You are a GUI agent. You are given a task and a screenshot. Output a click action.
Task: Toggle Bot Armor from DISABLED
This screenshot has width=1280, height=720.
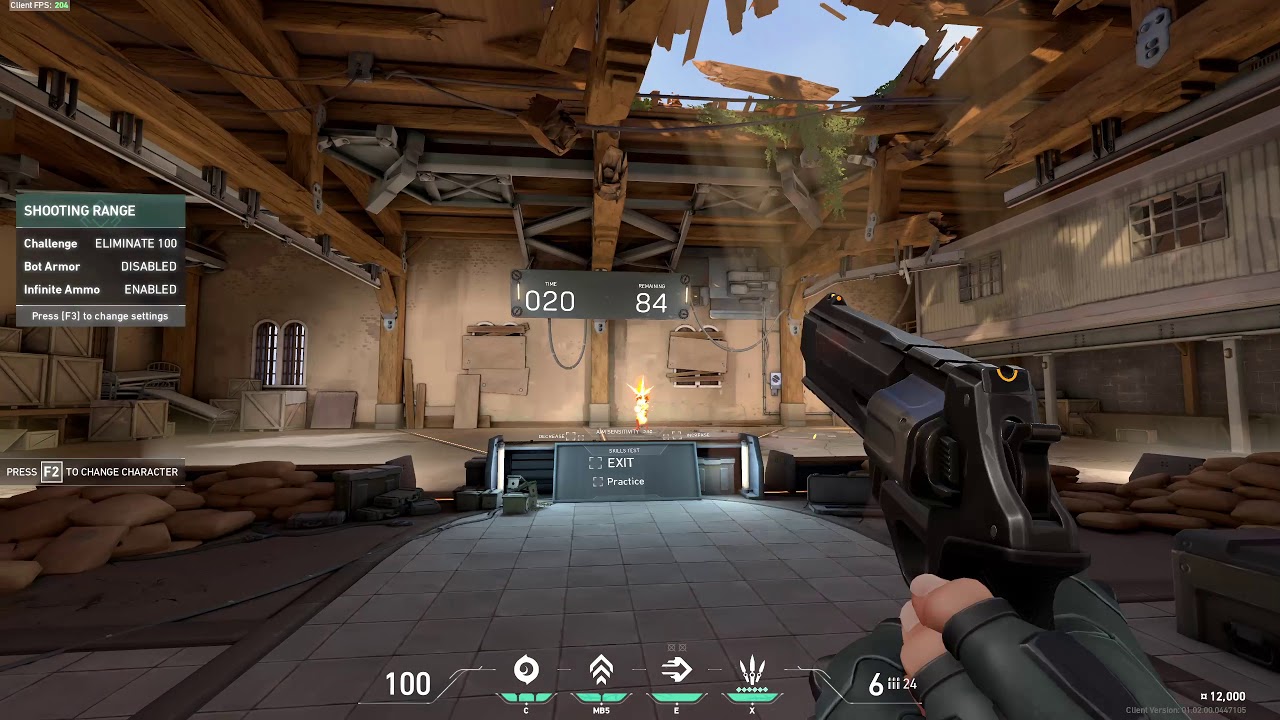[147, 266]
